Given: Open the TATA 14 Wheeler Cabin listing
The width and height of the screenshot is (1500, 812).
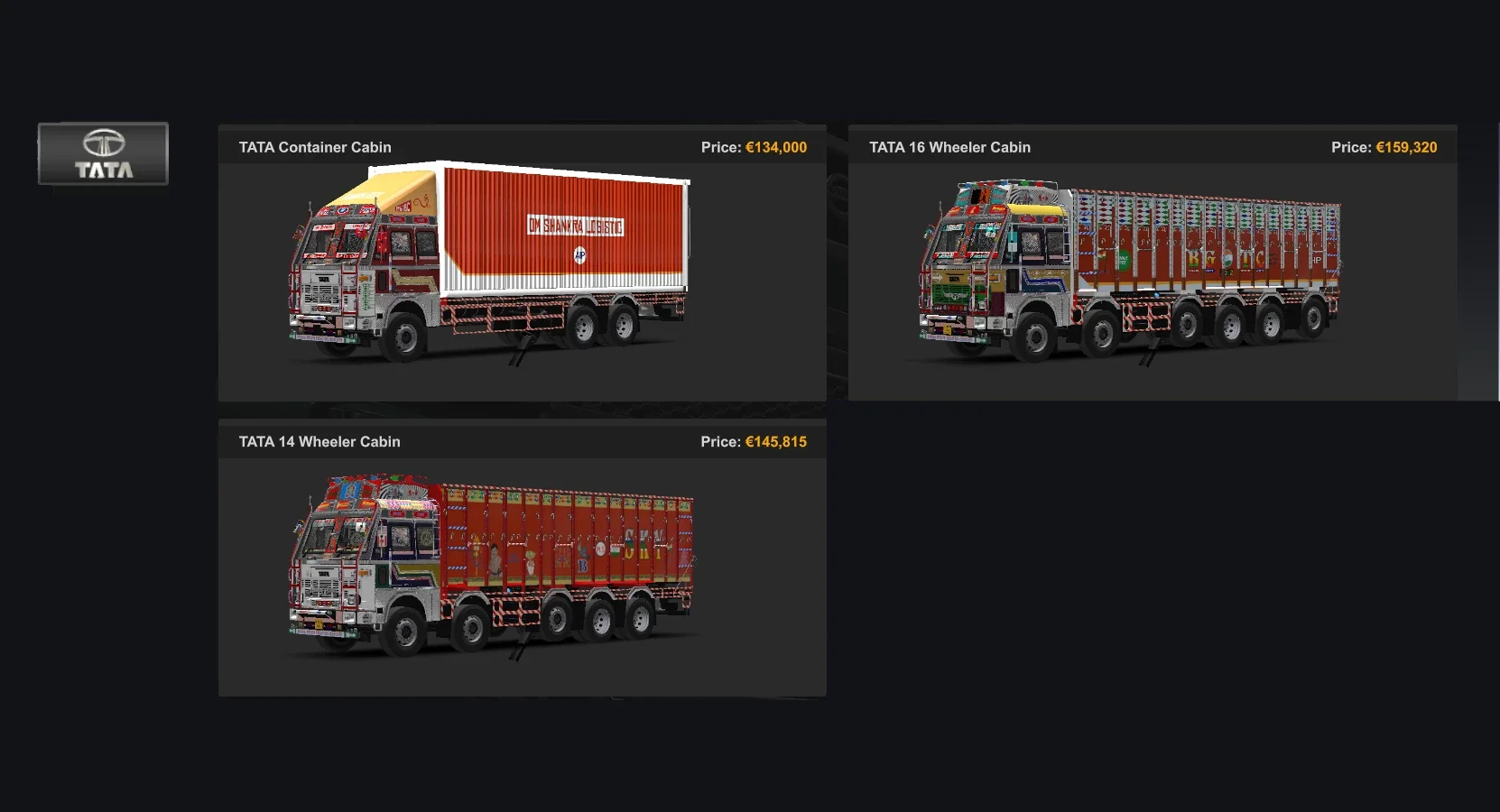Looking at the screenshot, I should (522, 558).
